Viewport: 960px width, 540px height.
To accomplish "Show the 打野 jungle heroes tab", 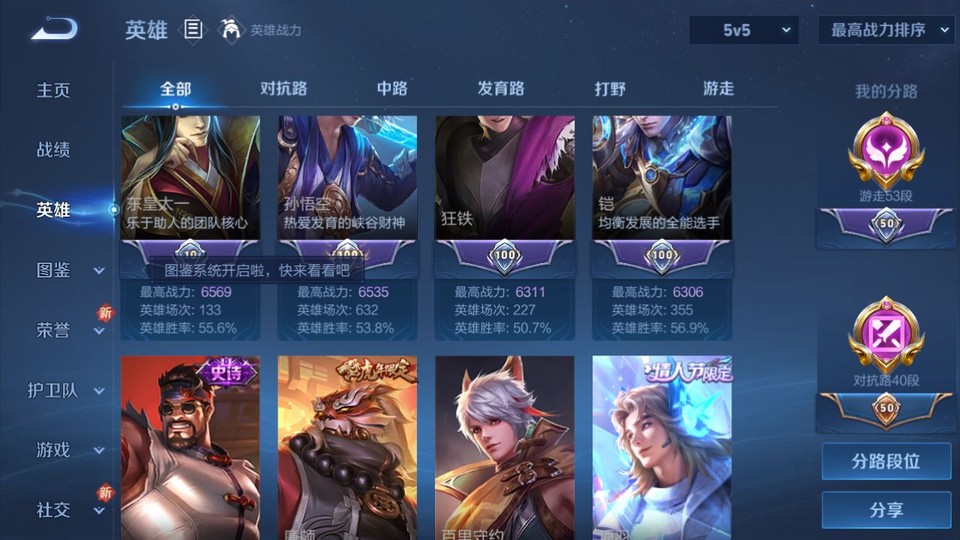I will (x=610, y=88).
